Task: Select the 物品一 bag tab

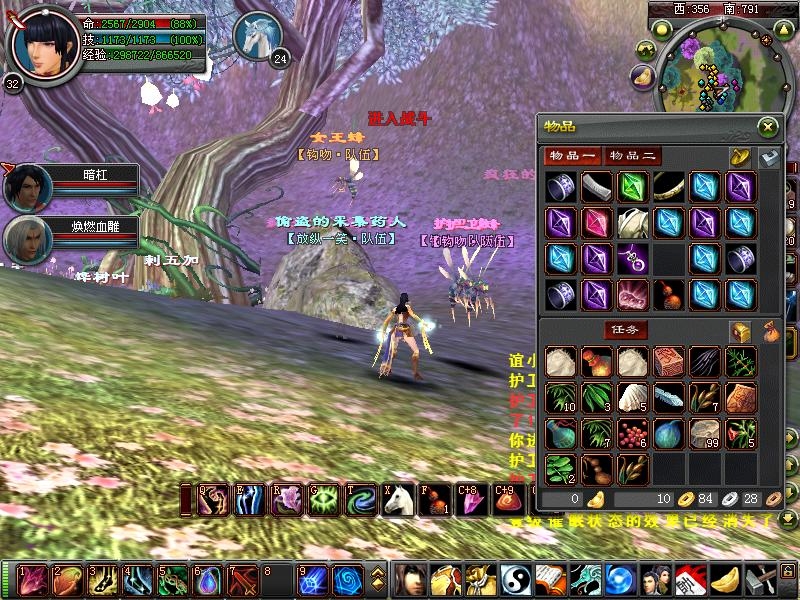Action: [573, 156]
